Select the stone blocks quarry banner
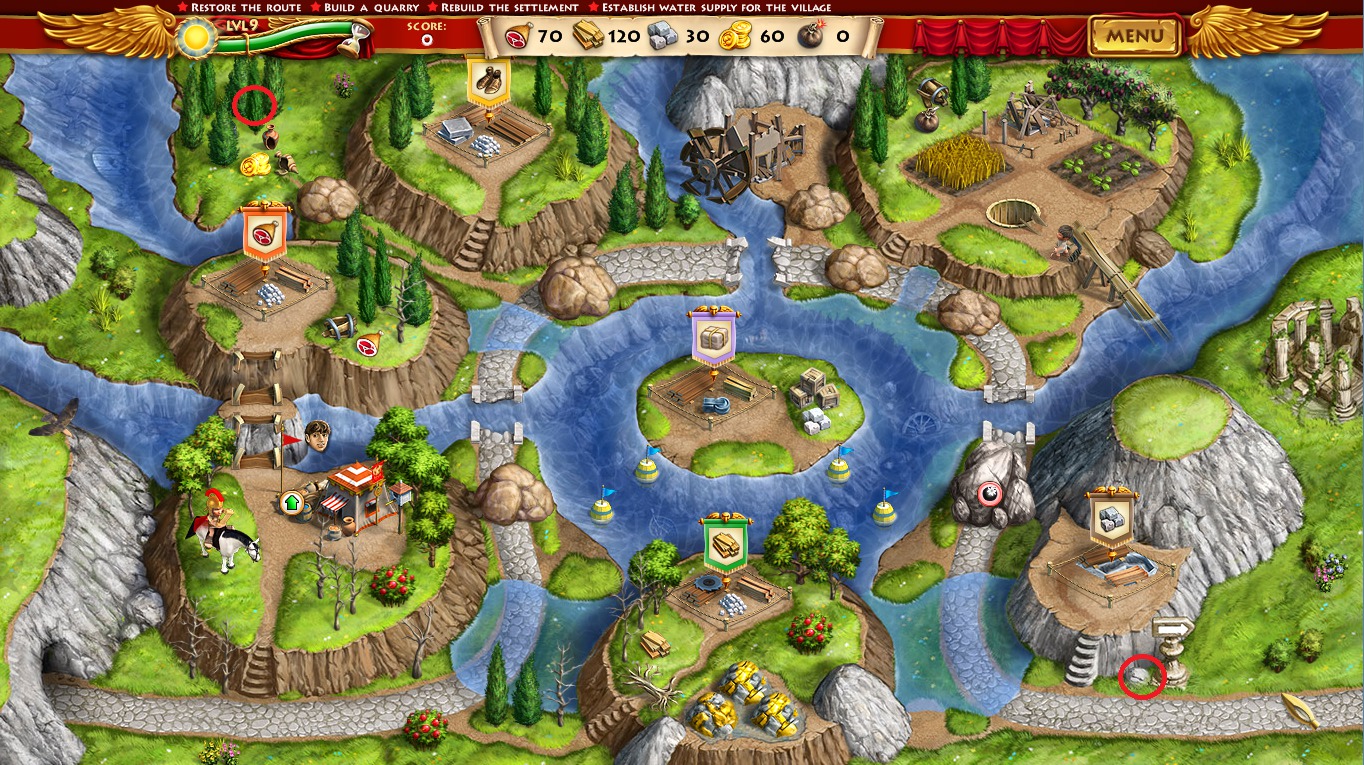Viewport: 1364px width, 765px height. tap(1112, 518)
